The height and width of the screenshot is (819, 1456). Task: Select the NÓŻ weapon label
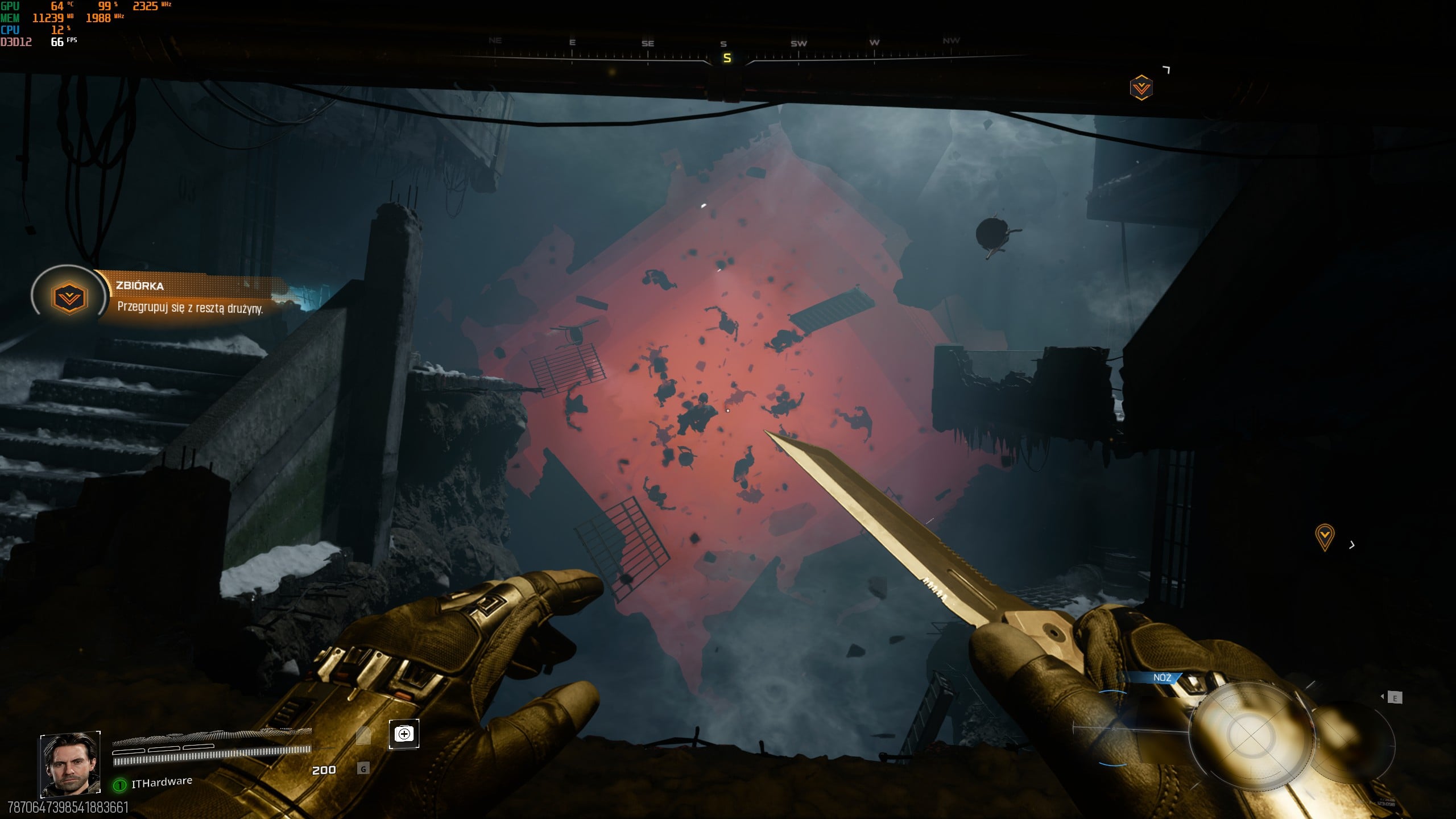tap(1162, 677)
